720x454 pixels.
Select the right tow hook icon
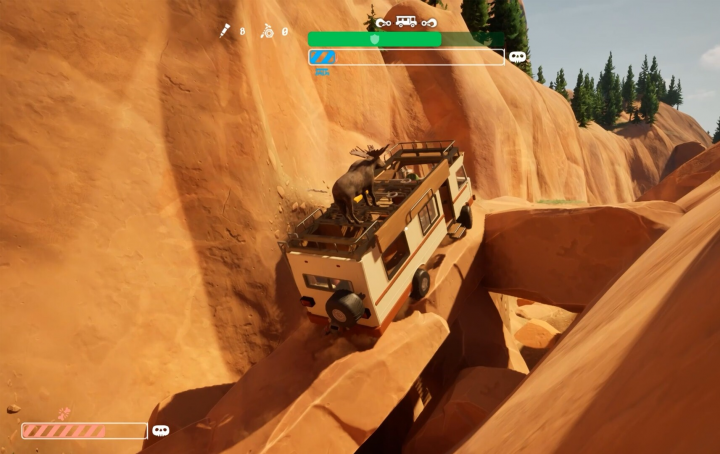coord(429,21)
